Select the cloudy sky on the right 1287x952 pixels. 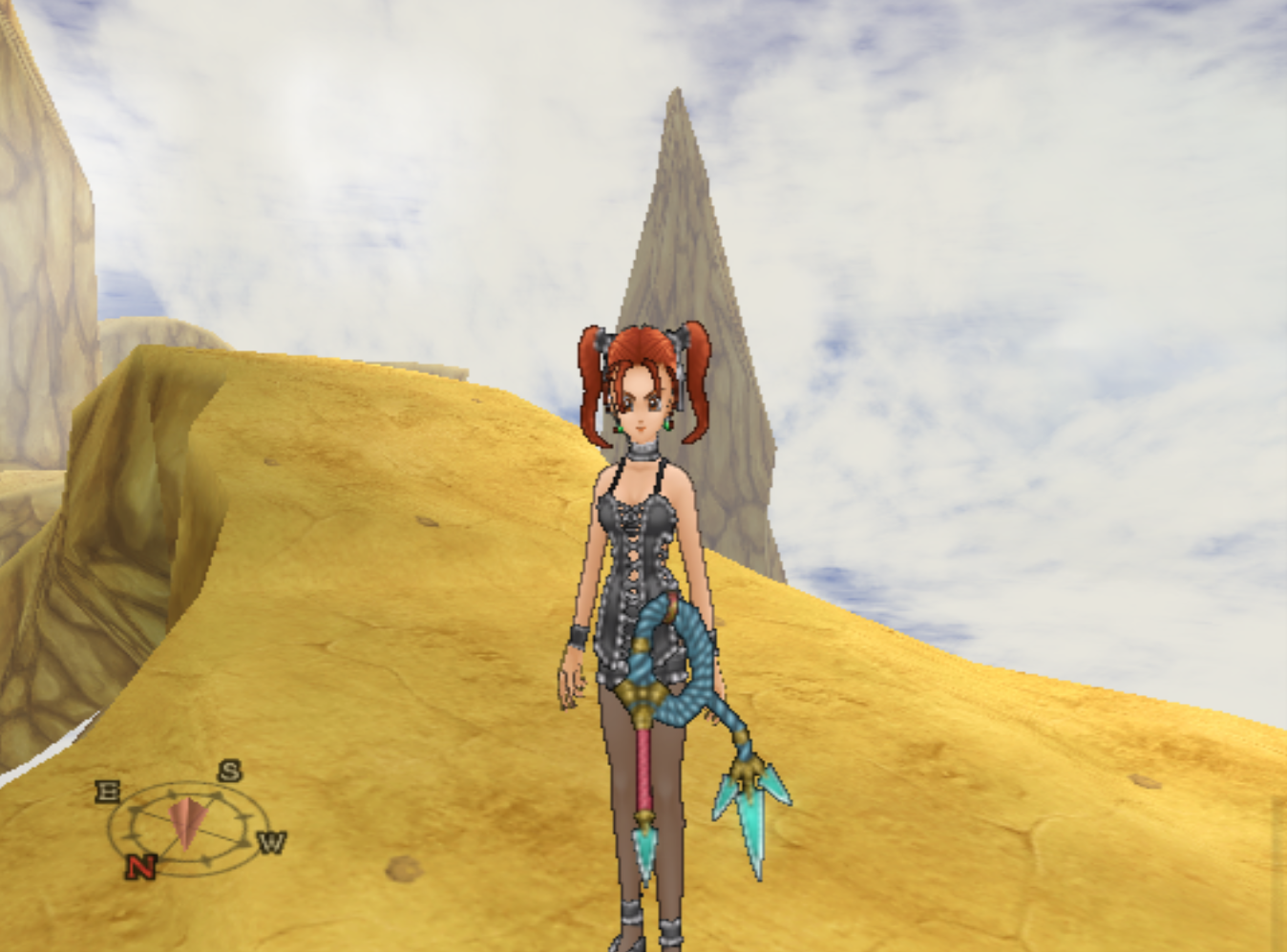tap(1098, 286)
